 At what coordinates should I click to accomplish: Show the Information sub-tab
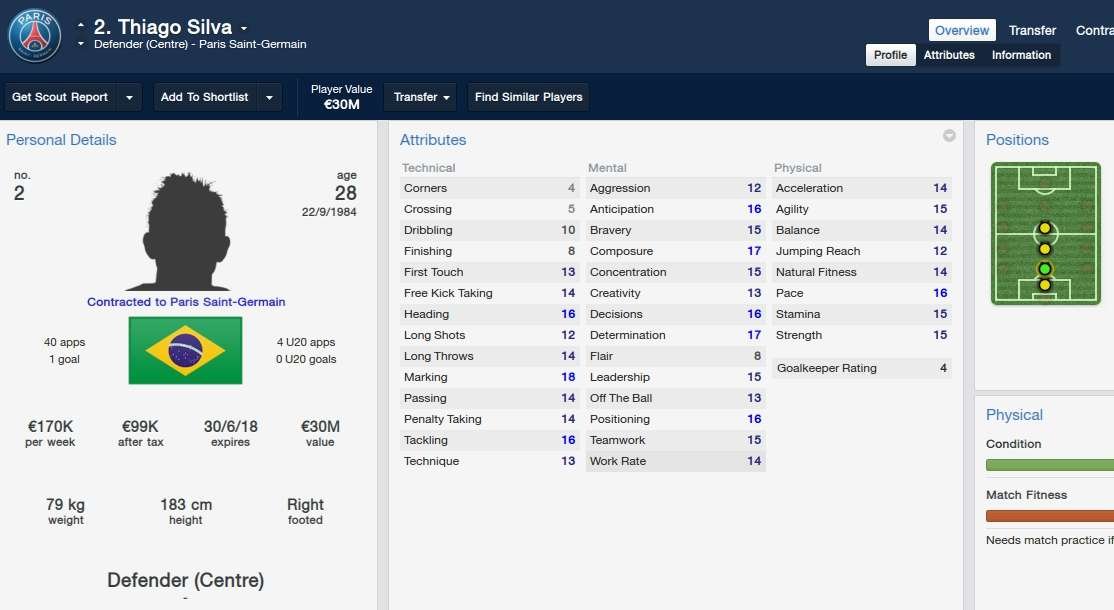click(x=1021, y=55)
